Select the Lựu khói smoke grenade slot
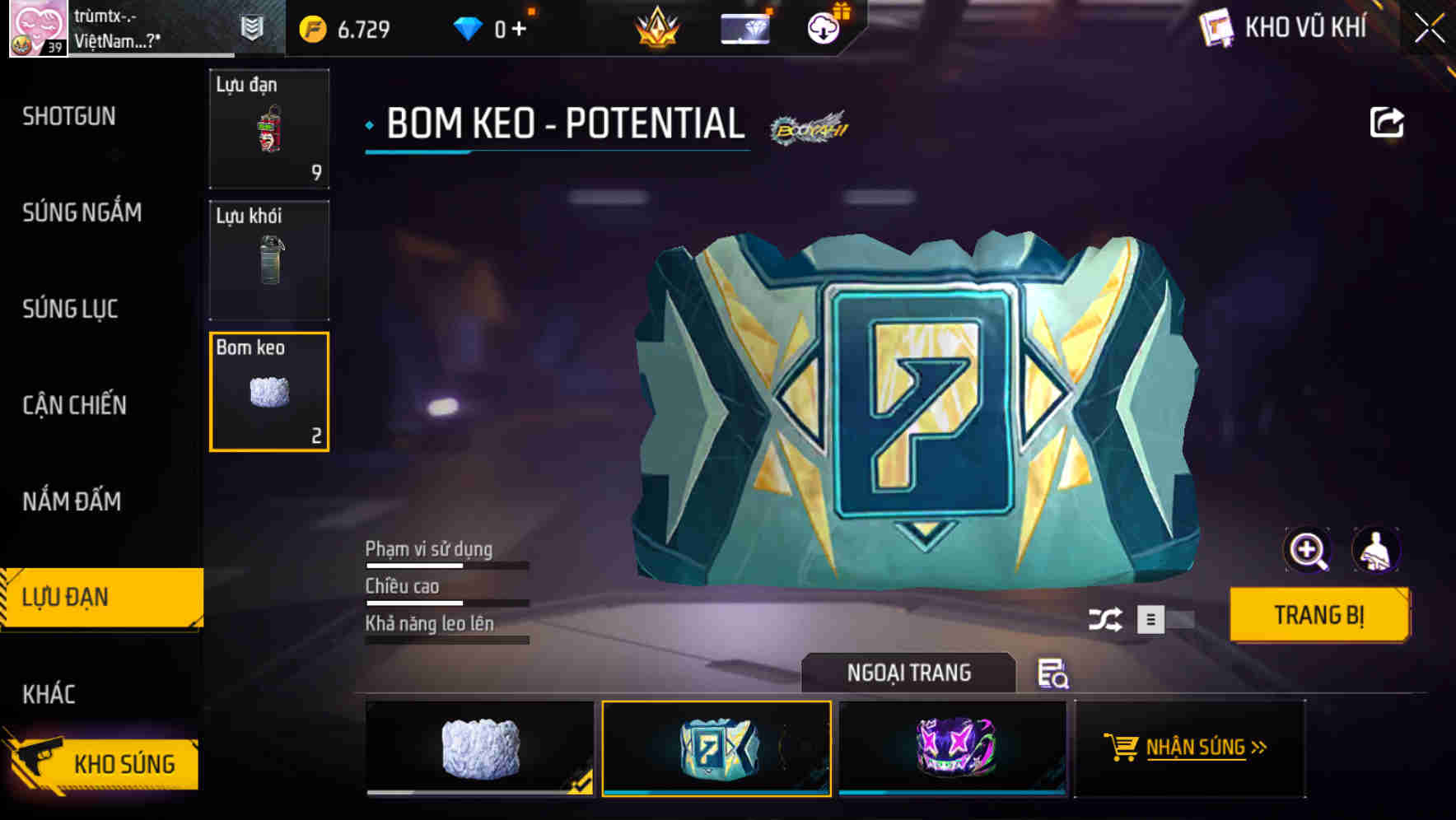This screenshot has height=820, width=1456. click(269, 259)
